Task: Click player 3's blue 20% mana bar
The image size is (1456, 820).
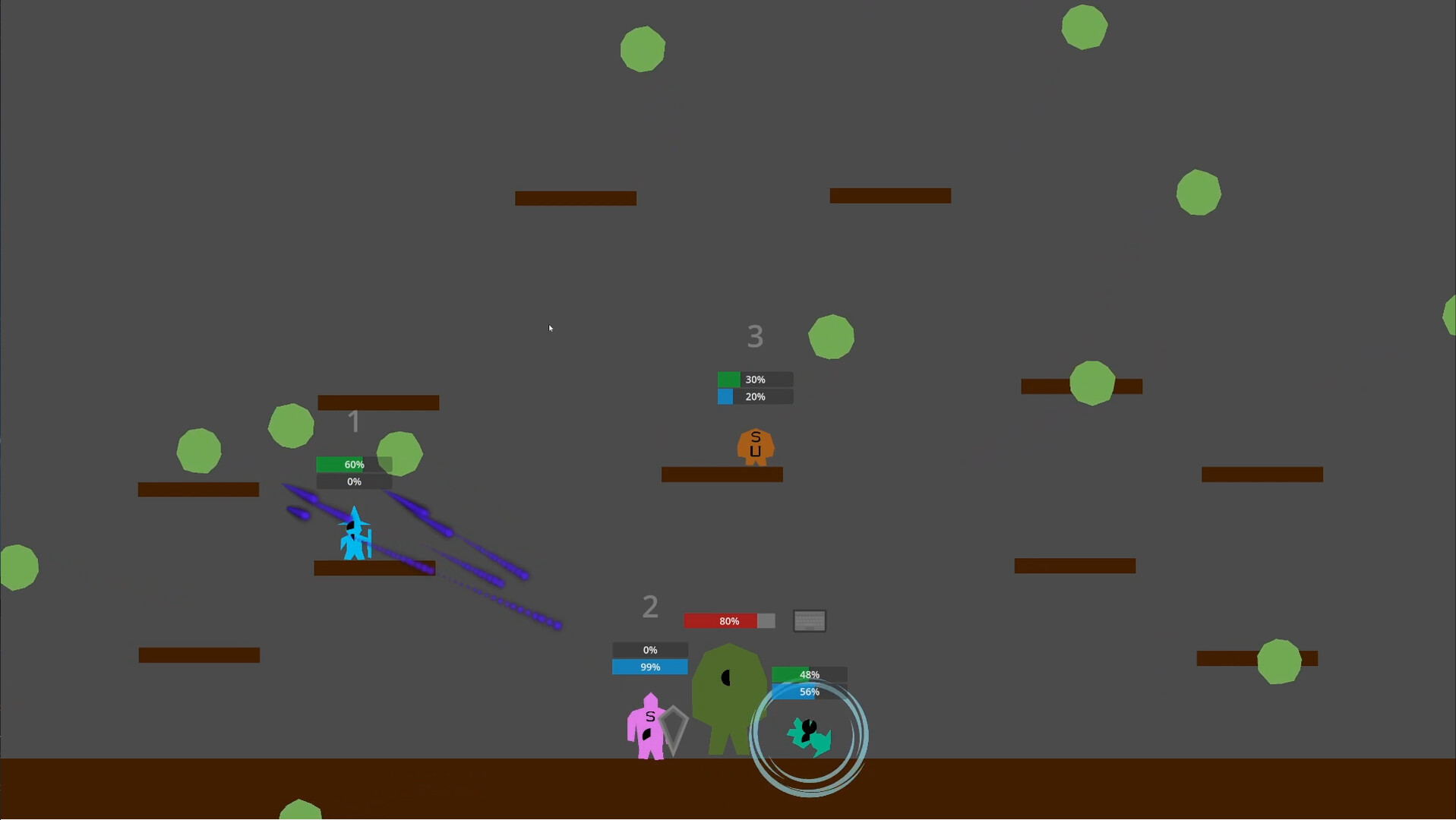Action: (x=754, y=396)
